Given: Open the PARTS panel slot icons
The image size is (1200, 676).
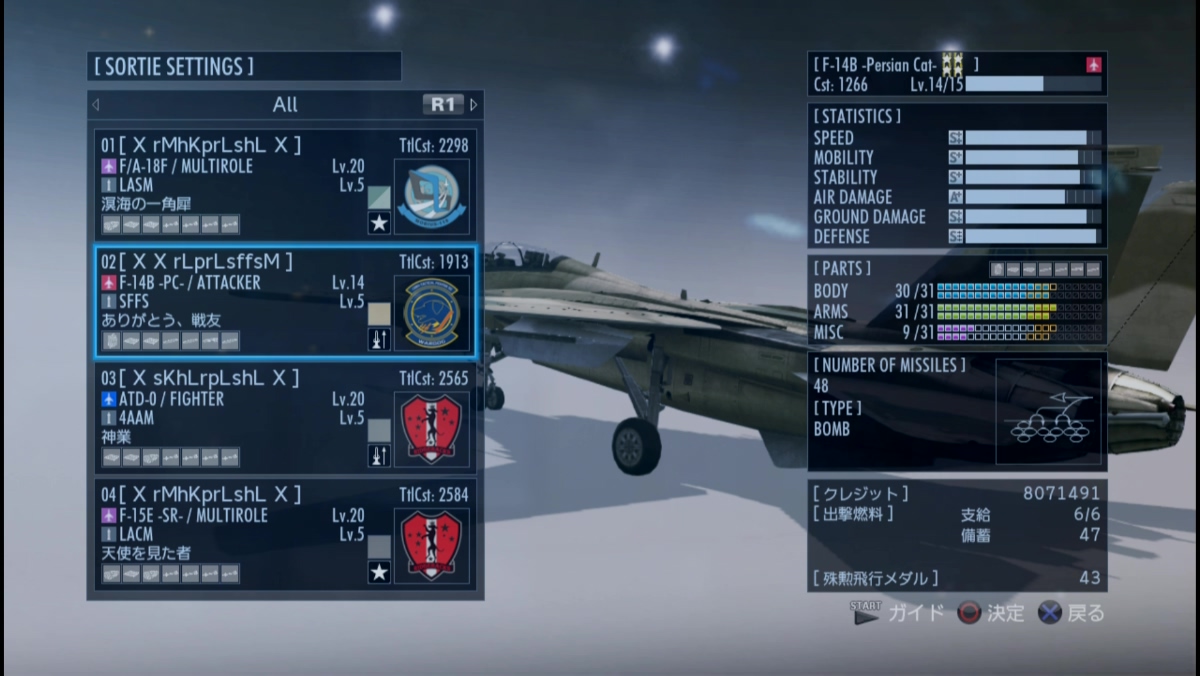Looking at the screenshot, I should tap(1045, 269).
